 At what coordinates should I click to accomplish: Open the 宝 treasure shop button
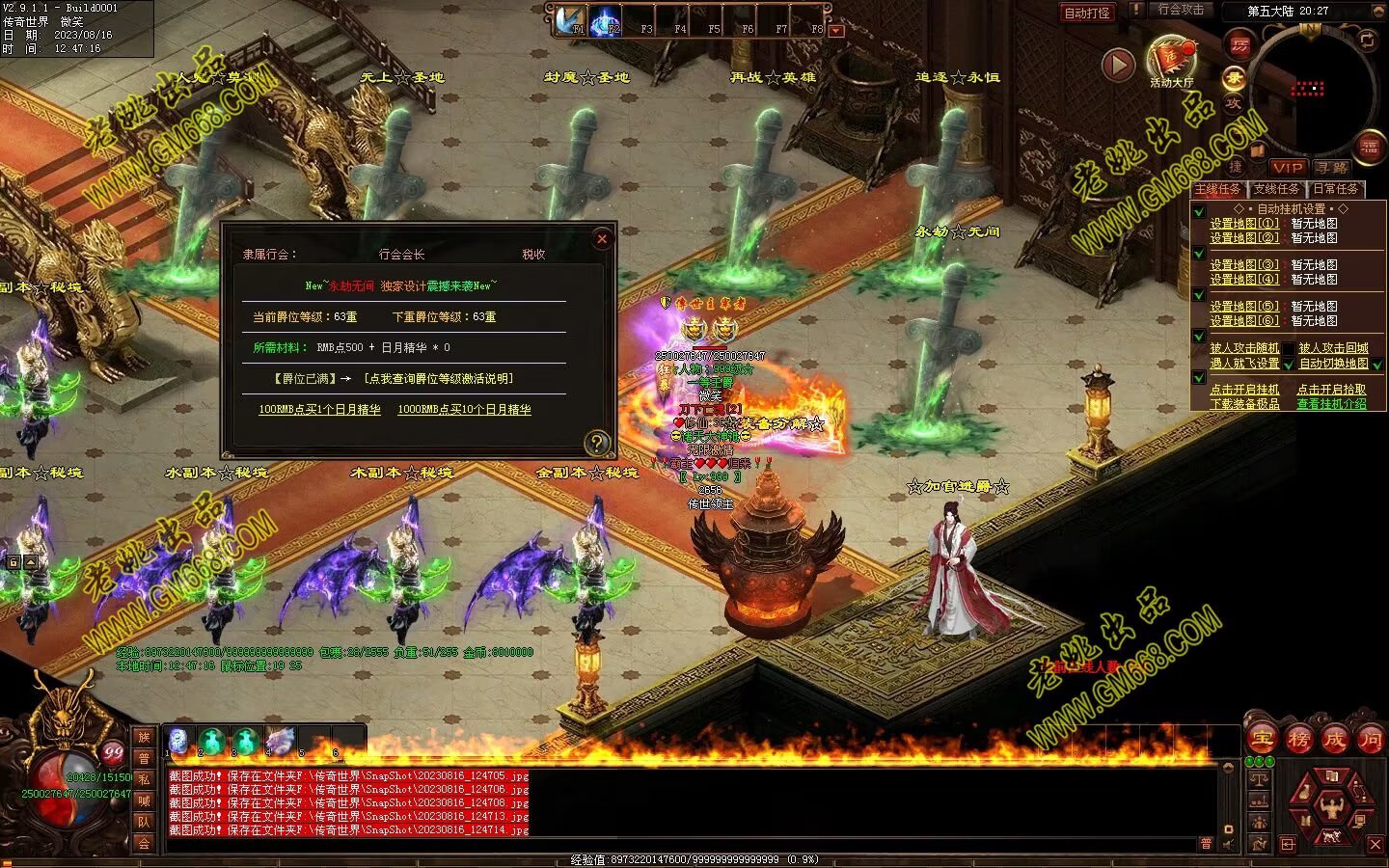coord(1262,740)
